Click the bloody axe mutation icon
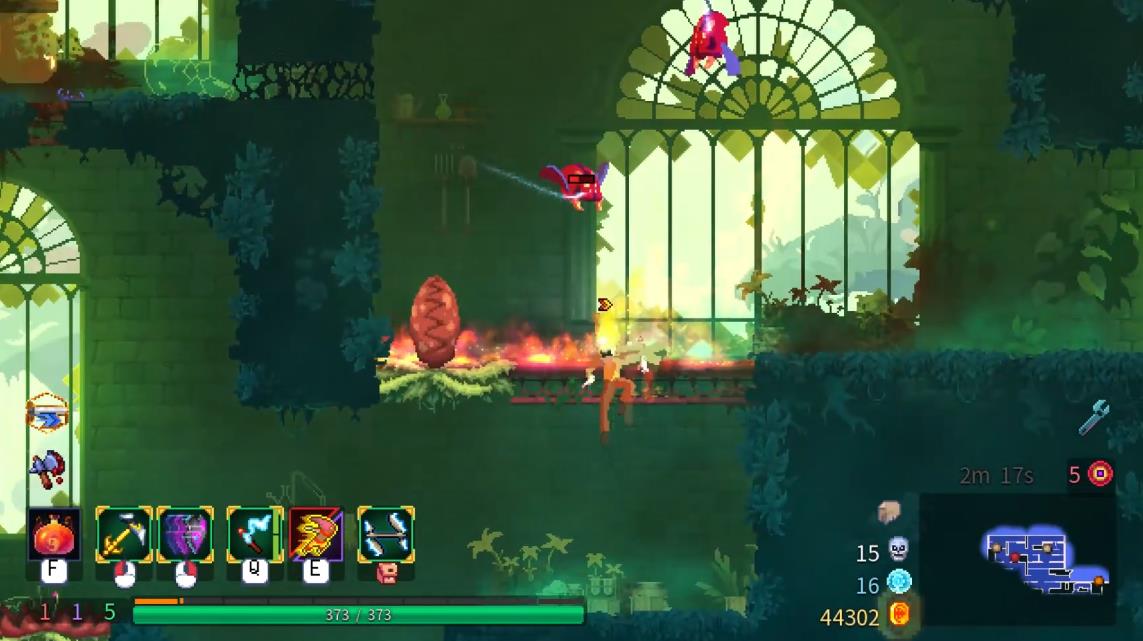 coord(46,467)
